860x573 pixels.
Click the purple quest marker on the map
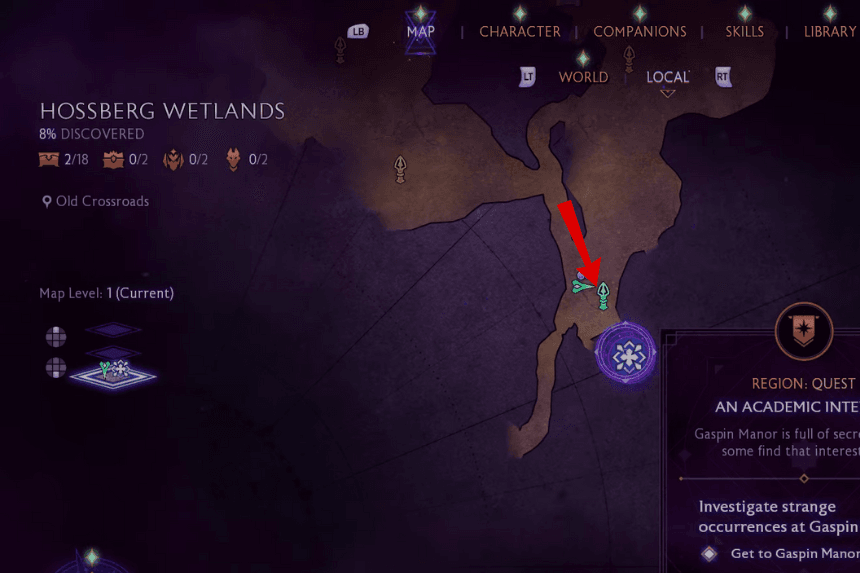(x=626, y=354)
